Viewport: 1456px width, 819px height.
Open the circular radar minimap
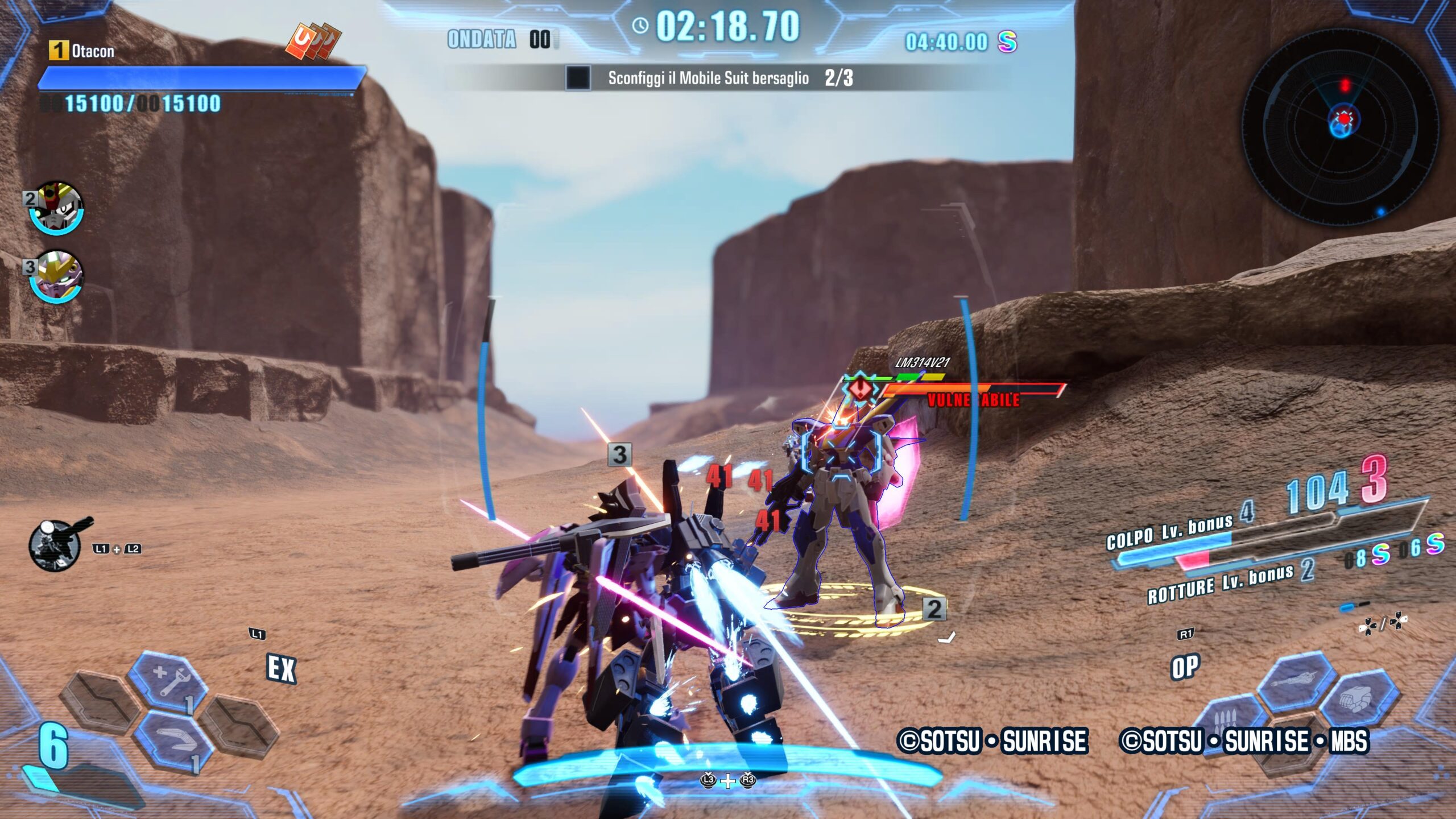point(1341,126)
